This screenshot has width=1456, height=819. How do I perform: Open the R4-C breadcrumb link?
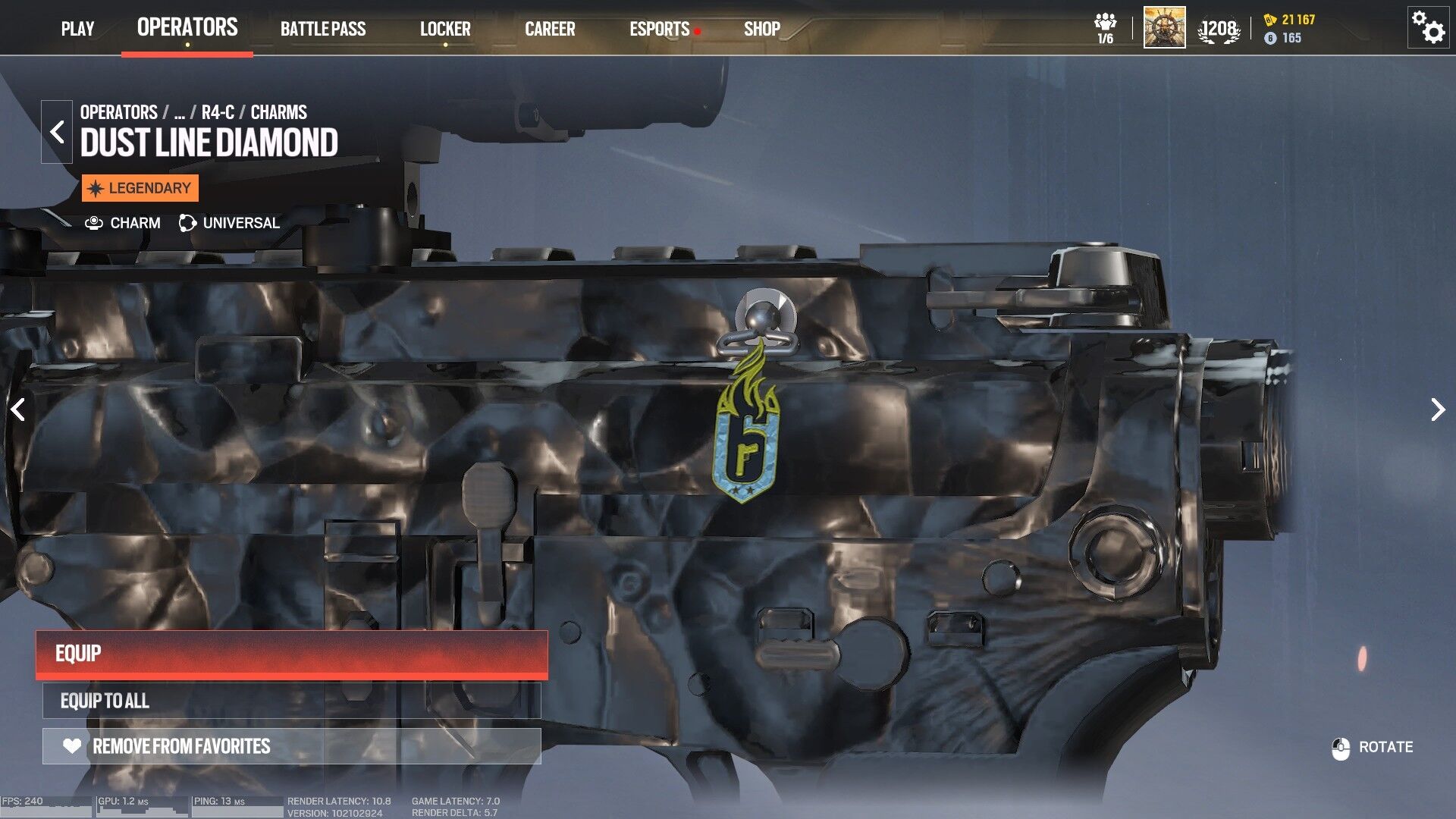[218, 112]
